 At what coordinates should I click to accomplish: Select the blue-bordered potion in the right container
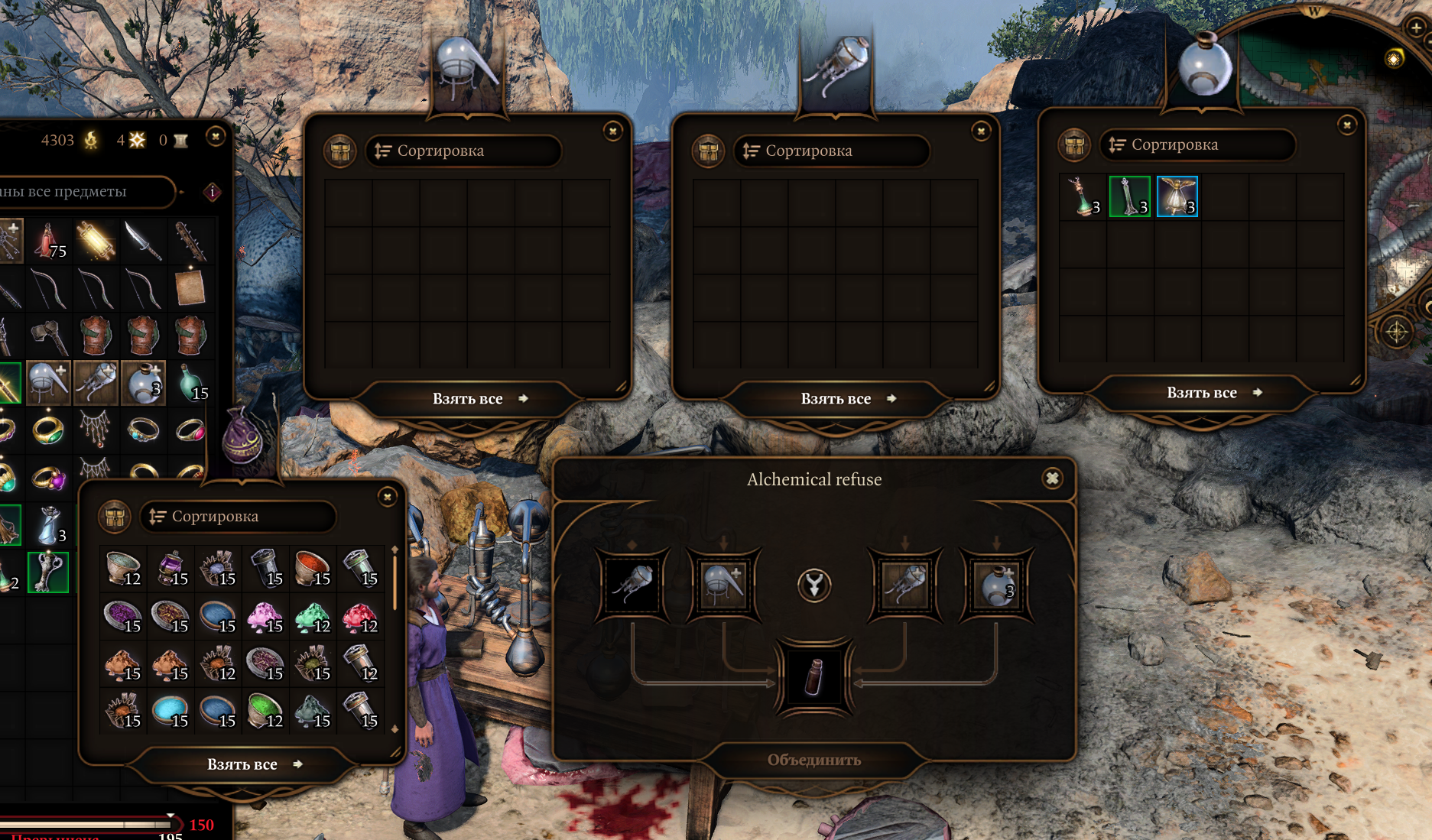coord(1177,196)
